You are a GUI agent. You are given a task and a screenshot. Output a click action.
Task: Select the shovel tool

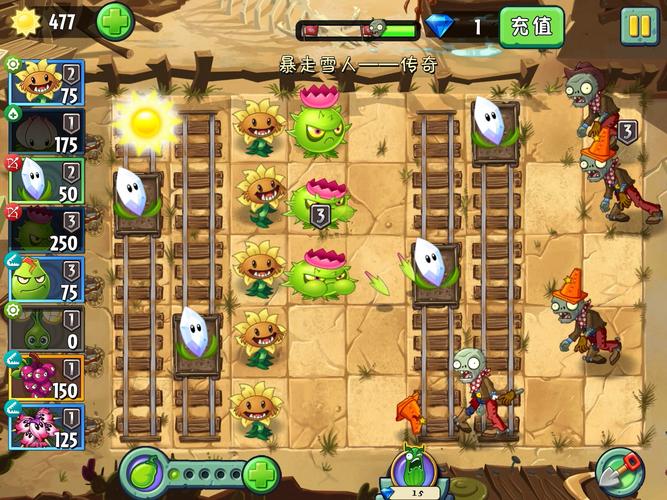tap(620, 472)
